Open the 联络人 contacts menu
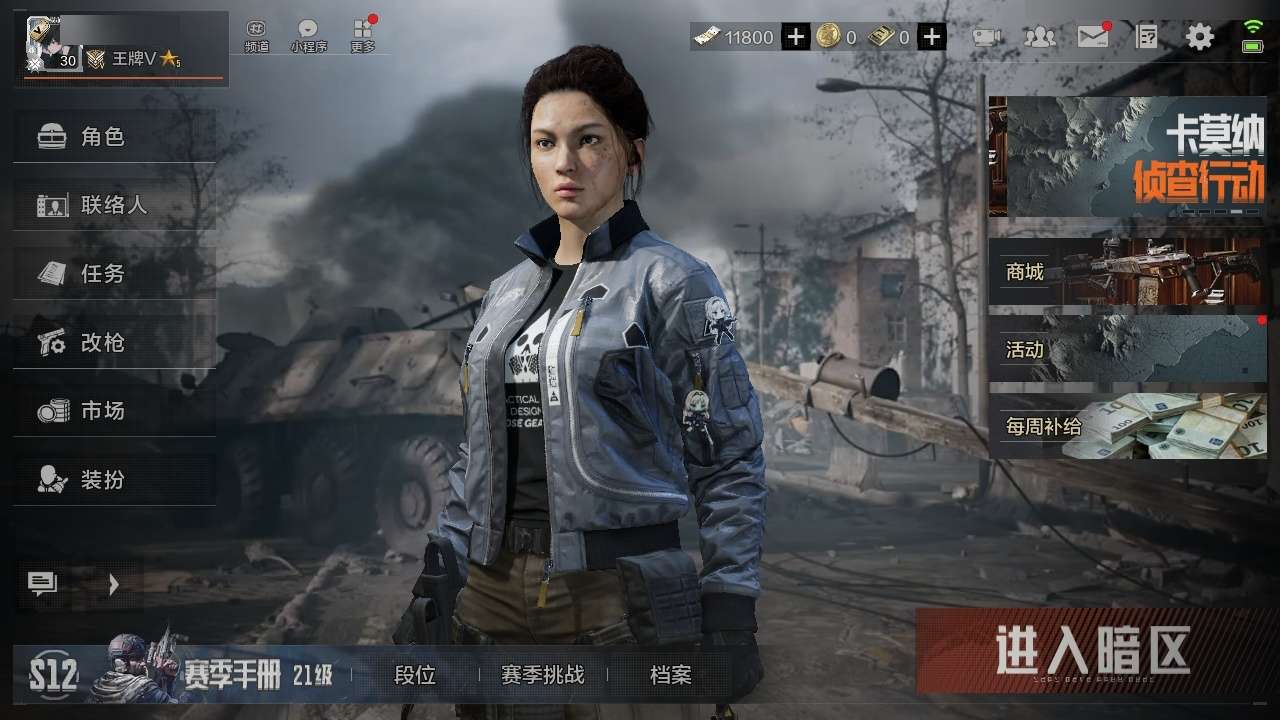Image resolution: width=1280 pixels, height=720 pixels. 114,205
